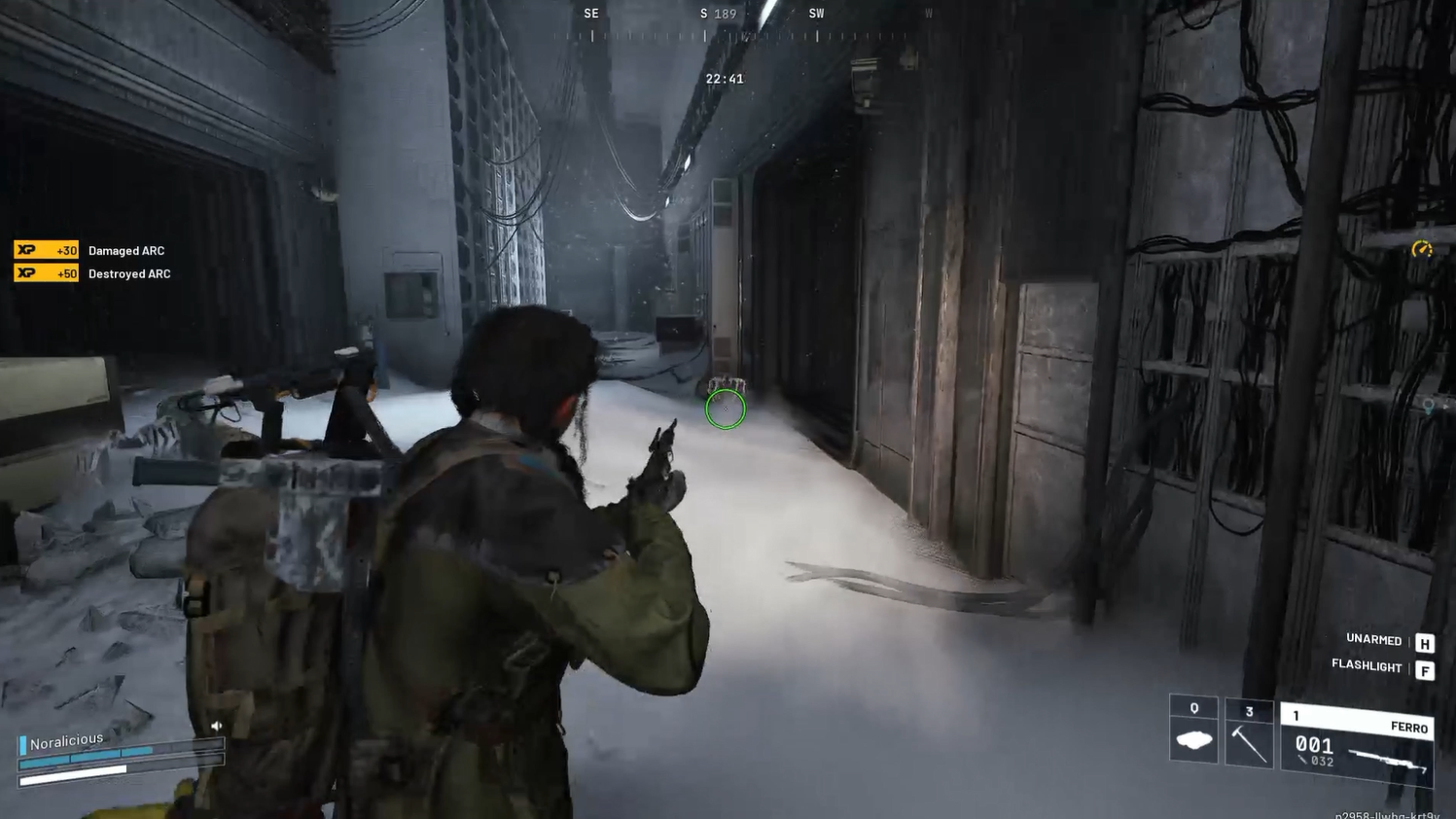Toggle the flashlight via the F keybind prompt
Screen dimensions: 1456x819
(x=1426, y=669)
